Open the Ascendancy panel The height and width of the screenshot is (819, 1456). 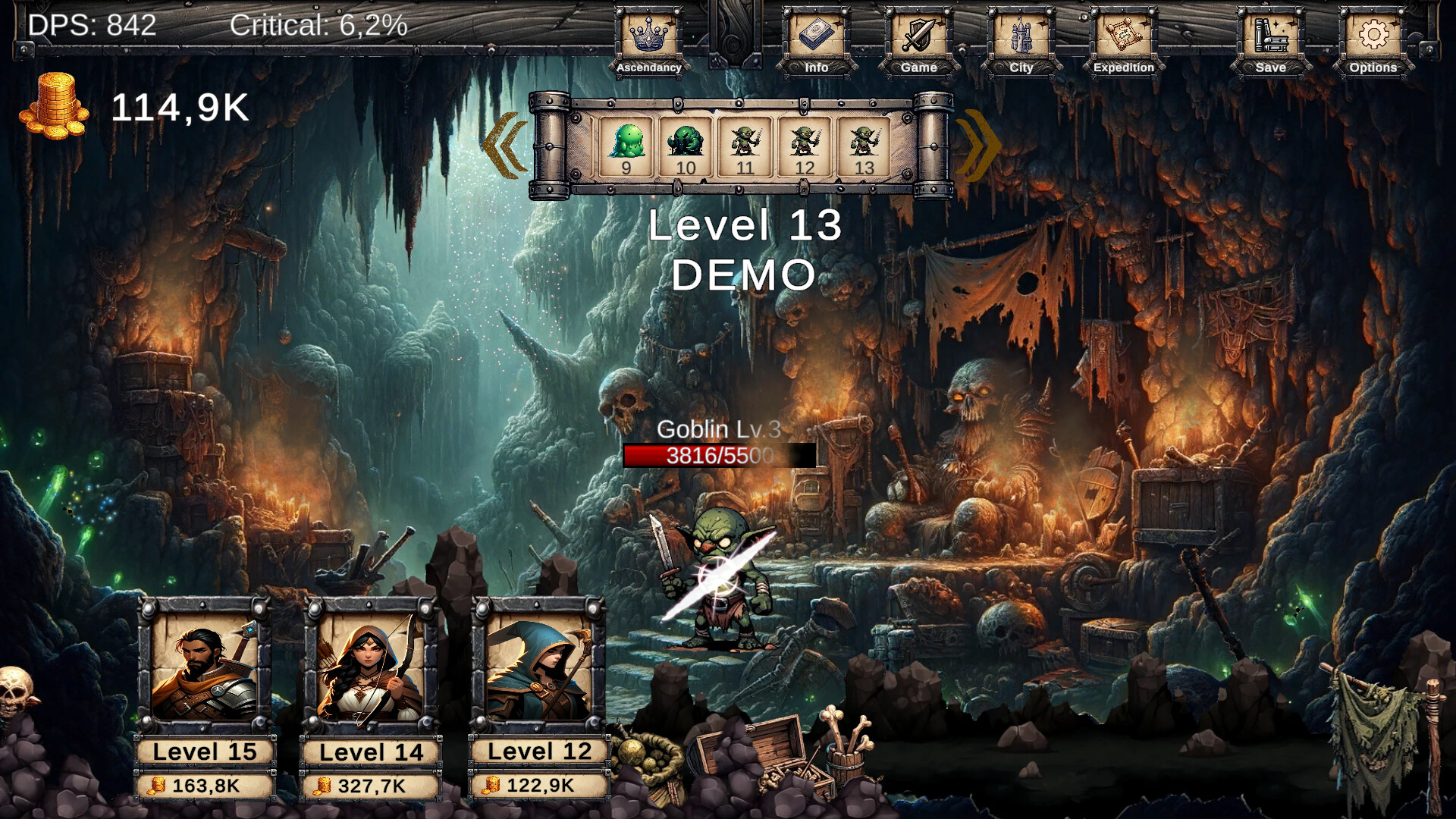click(648, 34)
